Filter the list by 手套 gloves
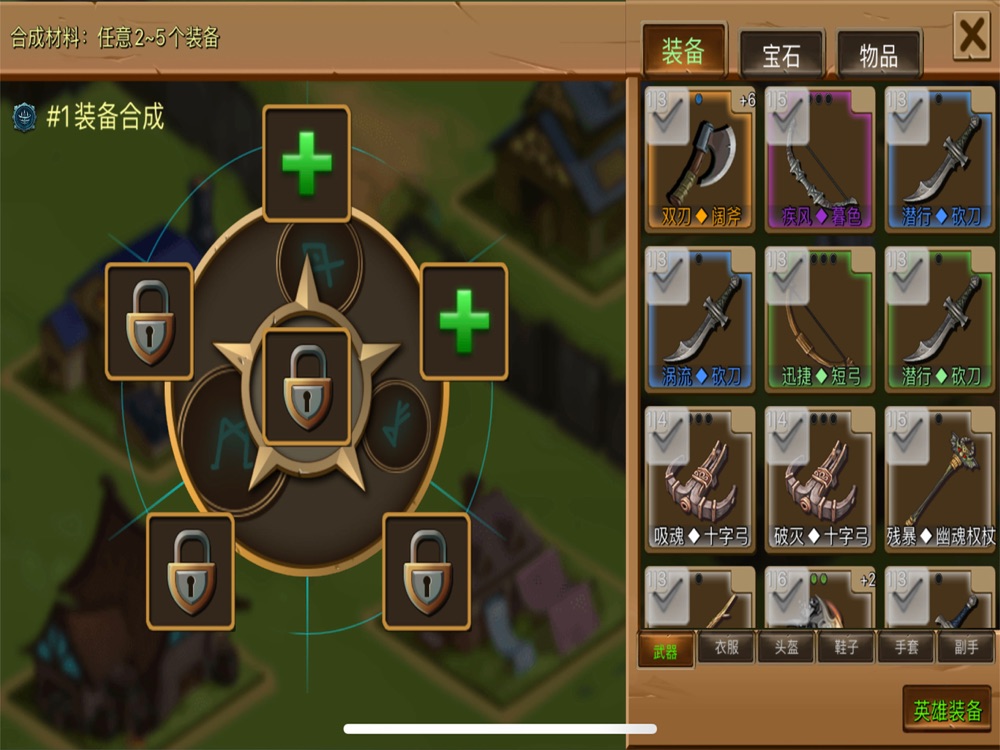 click(x=906, y=648)
